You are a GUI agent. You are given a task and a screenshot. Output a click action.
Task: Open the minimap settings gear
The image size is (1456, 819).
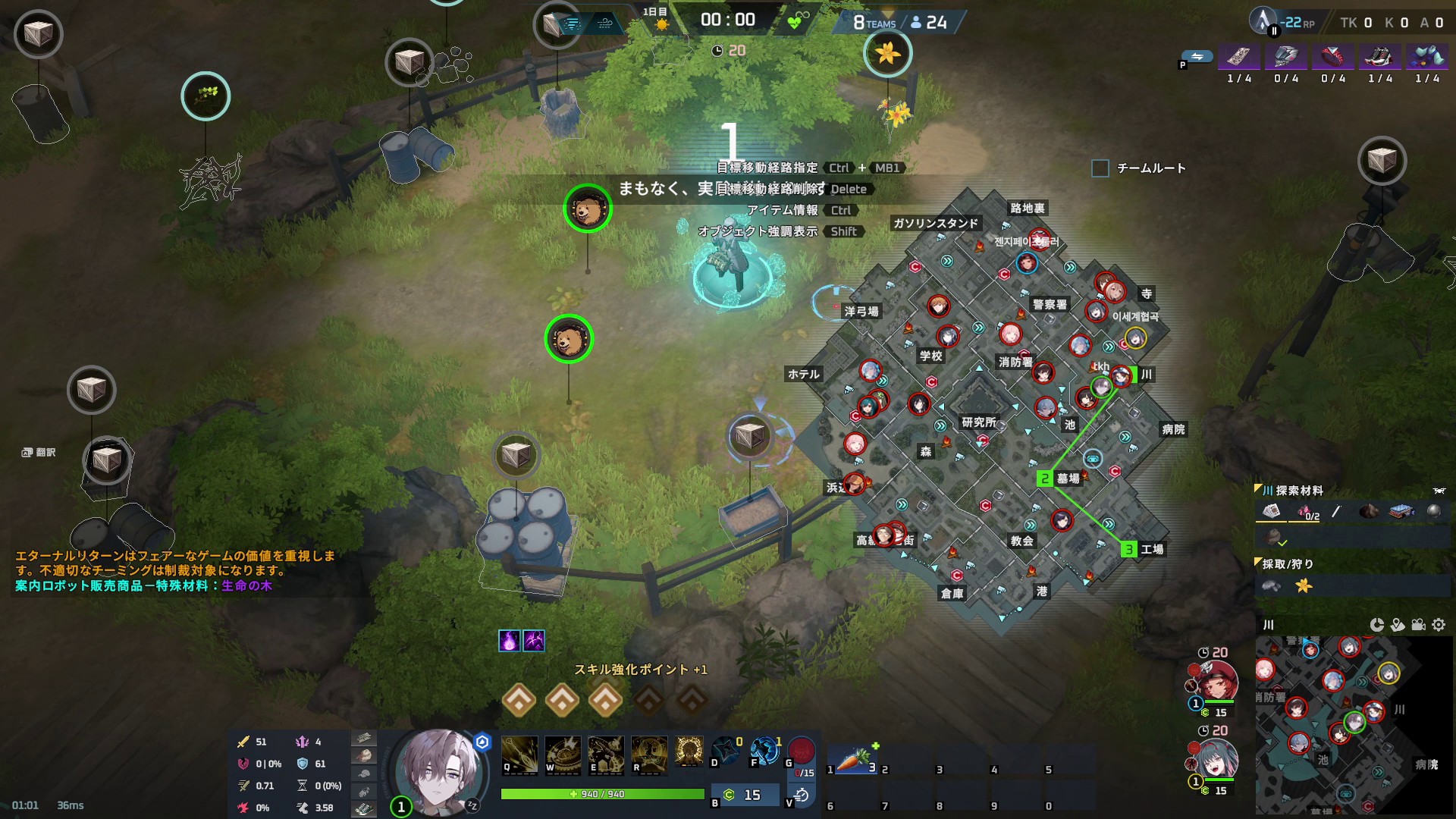[1439, 625]
